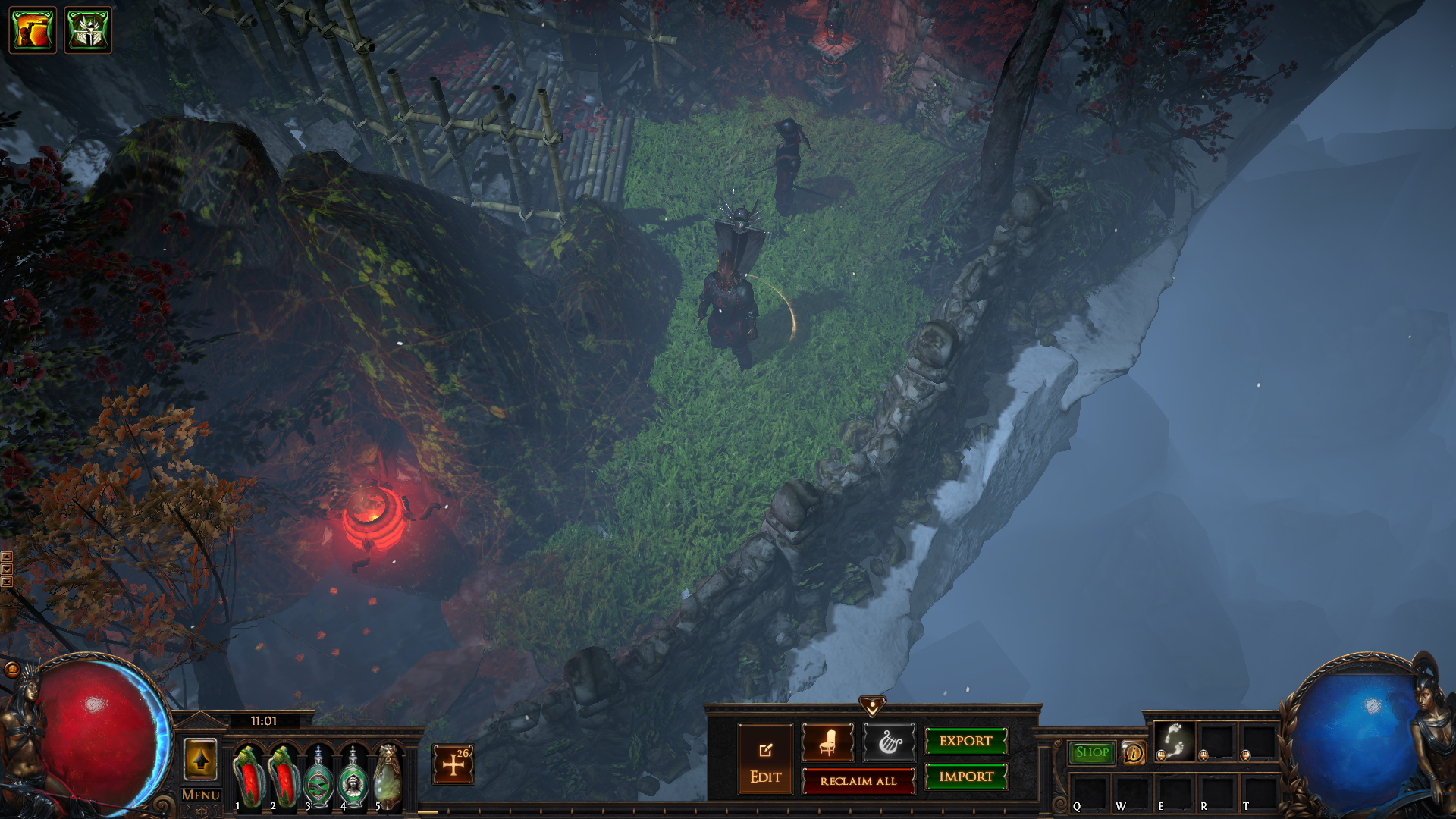Use the third flask with green swirl
1456x819 pixels.
318,778
